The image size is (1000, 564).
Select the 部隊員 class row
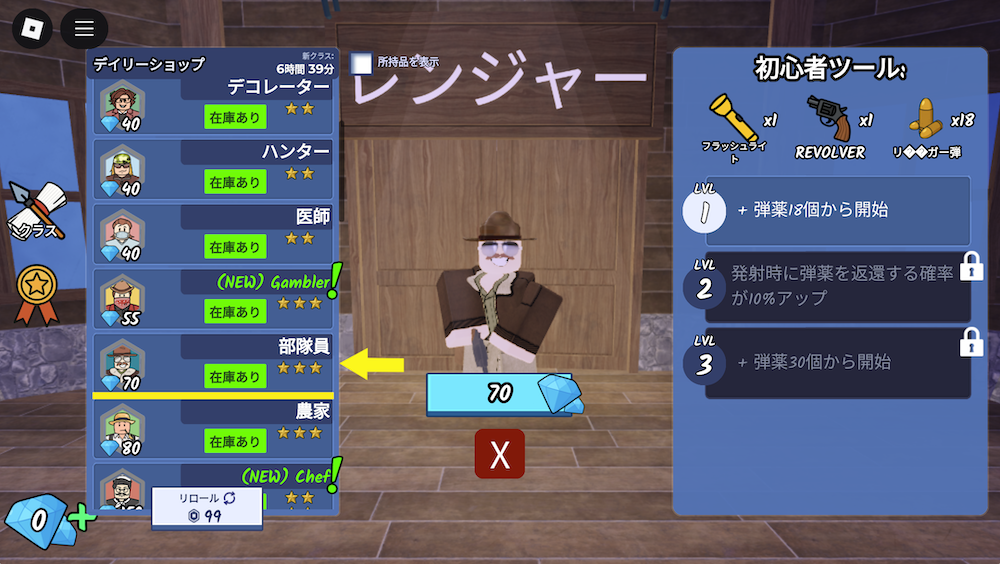pos(215,362)
